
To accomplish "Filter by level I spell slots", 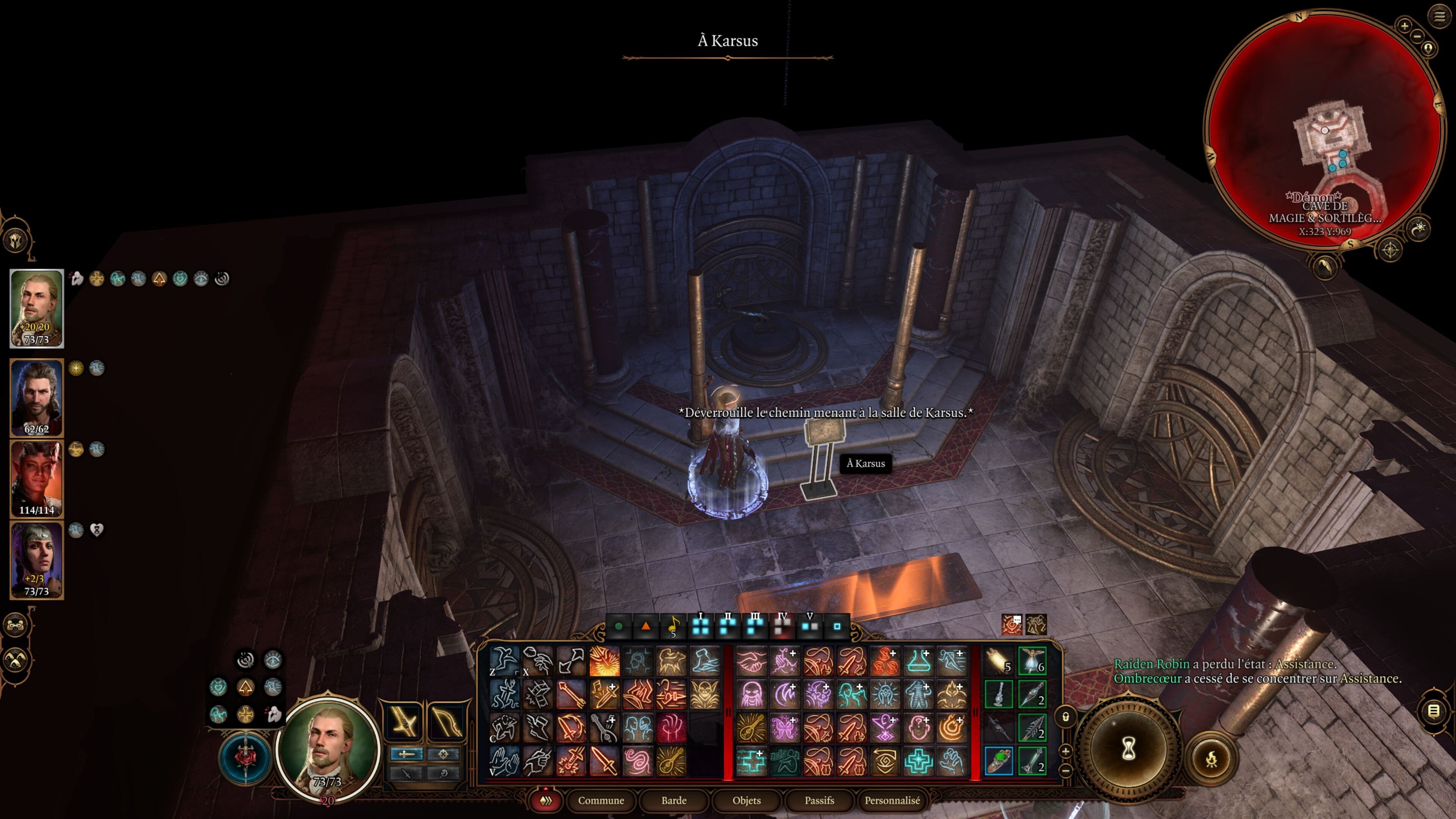I will pyautogui.click(x=701, y=626).
